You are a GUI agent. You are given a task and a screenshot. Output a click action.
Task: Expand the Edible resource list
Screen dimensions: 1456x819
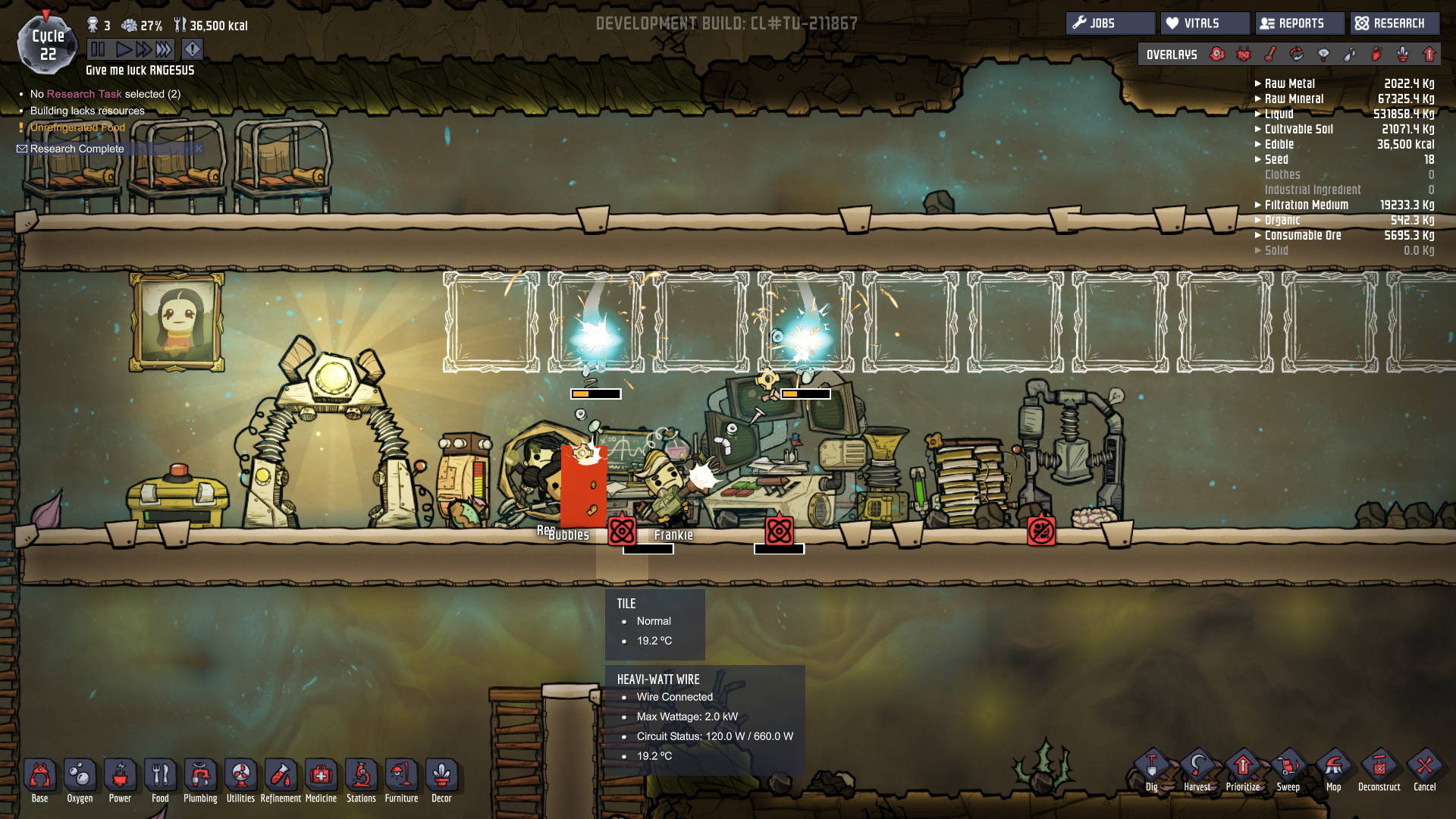point(1279,144)
